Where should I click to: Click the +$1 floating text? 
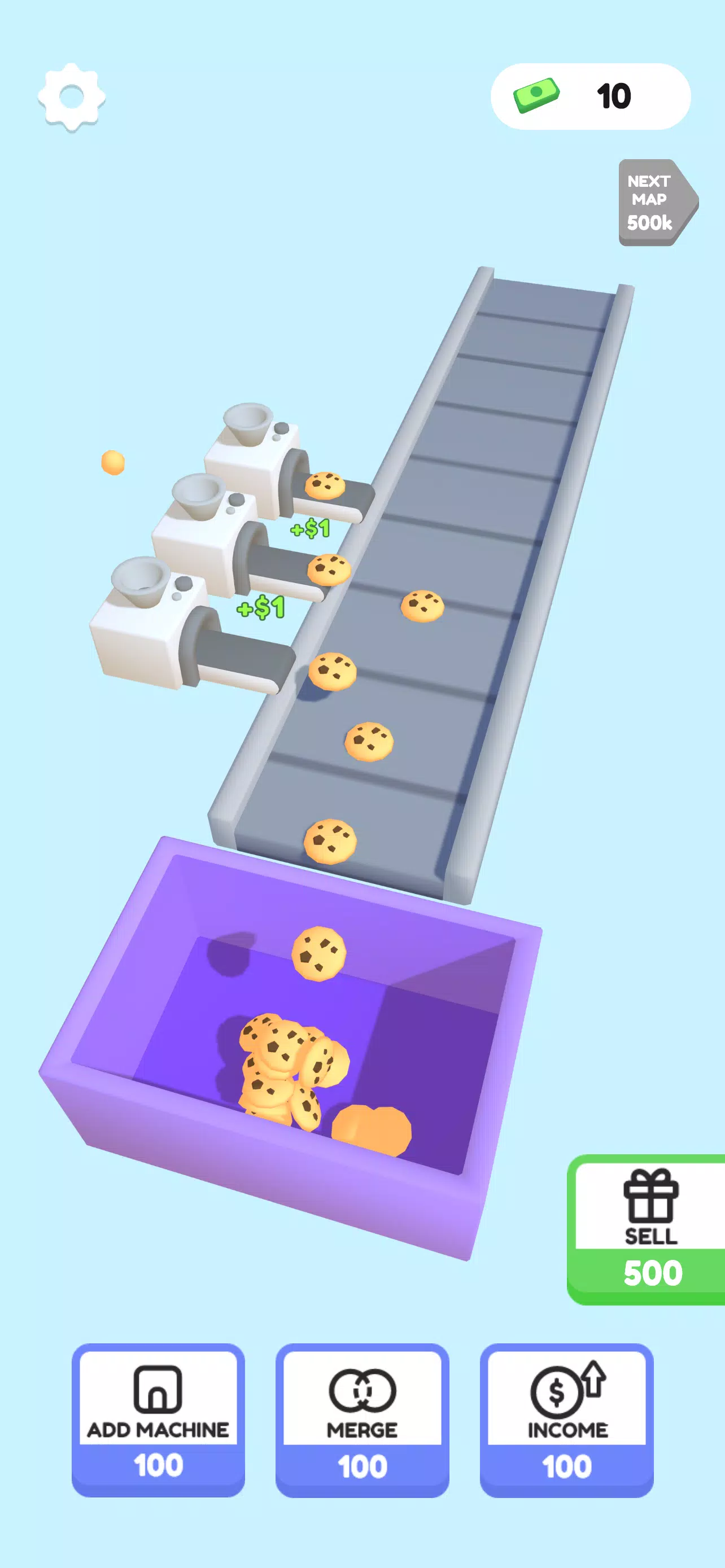click(311, 528)
